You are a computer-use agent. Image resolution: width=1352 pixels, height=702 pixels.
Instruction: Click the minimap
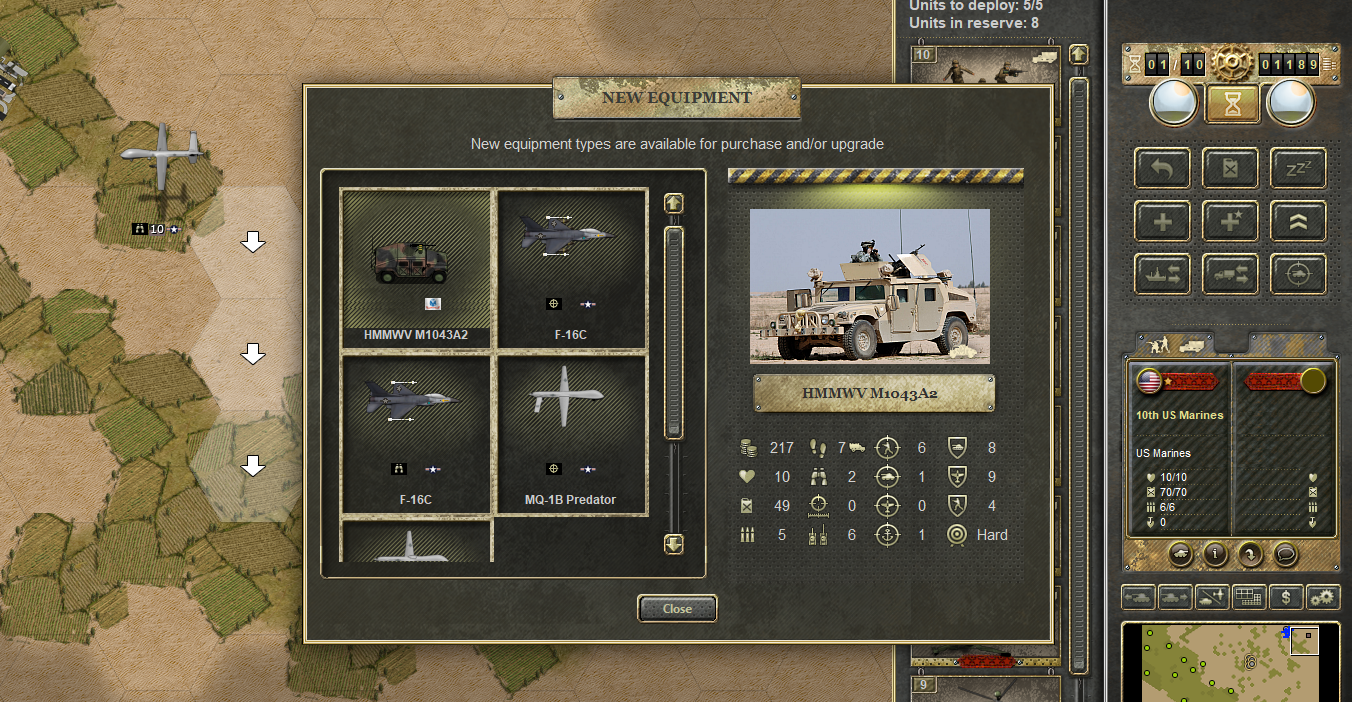point(1230,662)
